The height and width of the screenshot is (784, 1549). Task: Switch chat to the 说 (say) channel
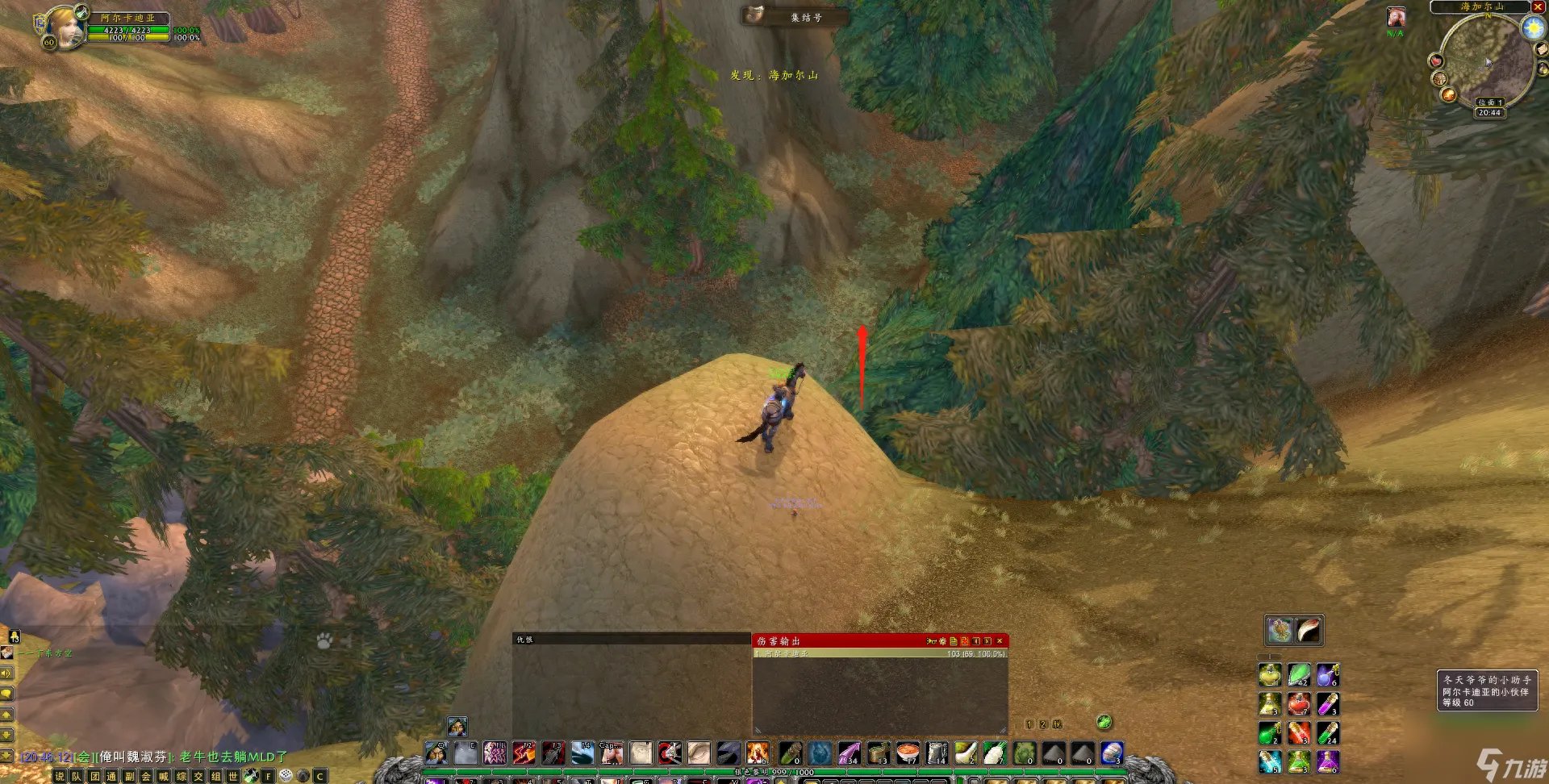click(x=59, y=776)
